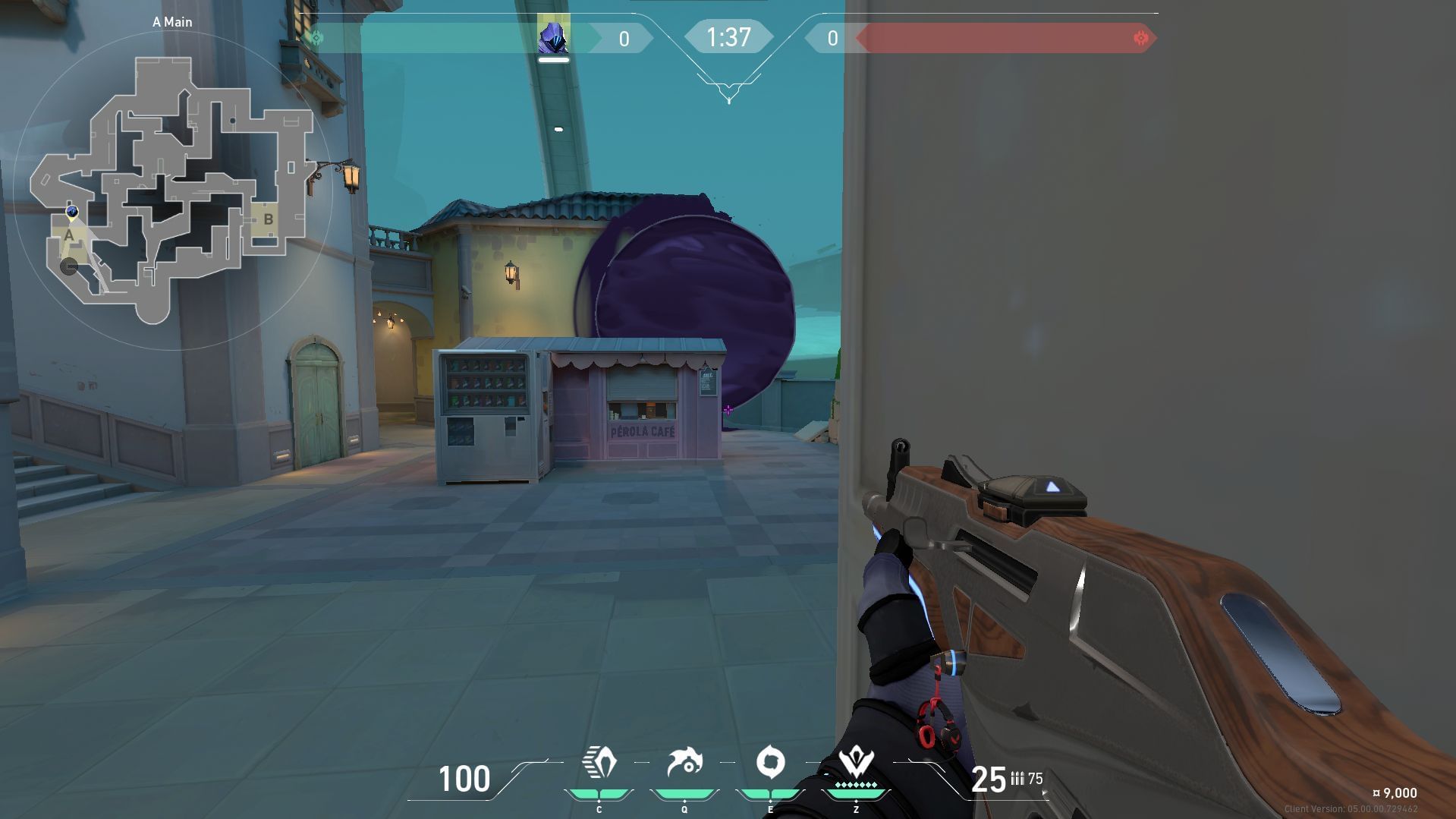Viewport: 1456px width, 819px height.
Task: Click the red enemy team emblem
Action: click(1140, 36)
